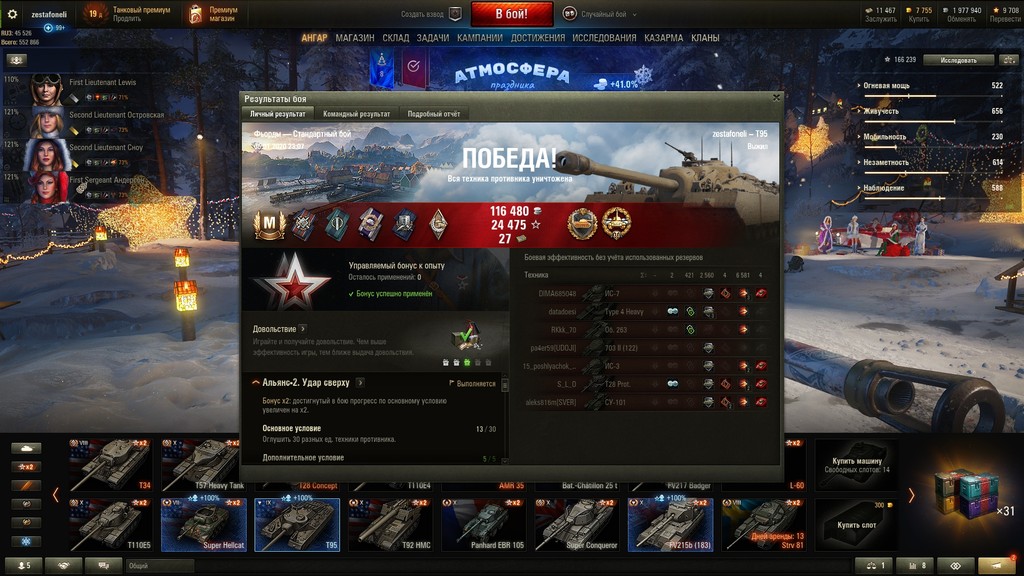Go to the СКЛАД section

tap(396, 38)
